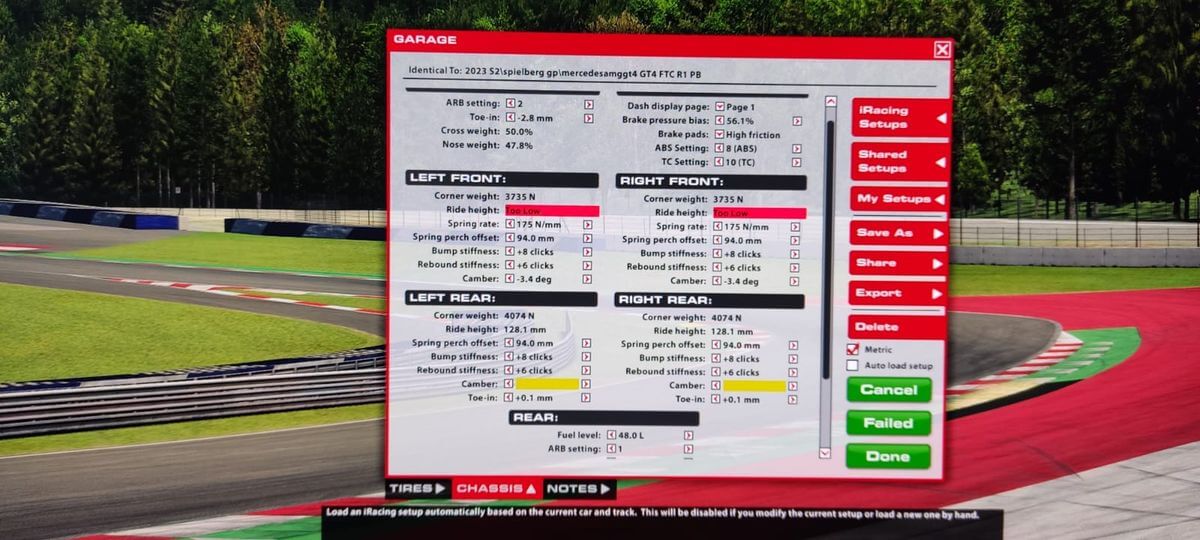This screenshot has width=1200, height=540.
Task: Export the setup file
Action: 898,294
